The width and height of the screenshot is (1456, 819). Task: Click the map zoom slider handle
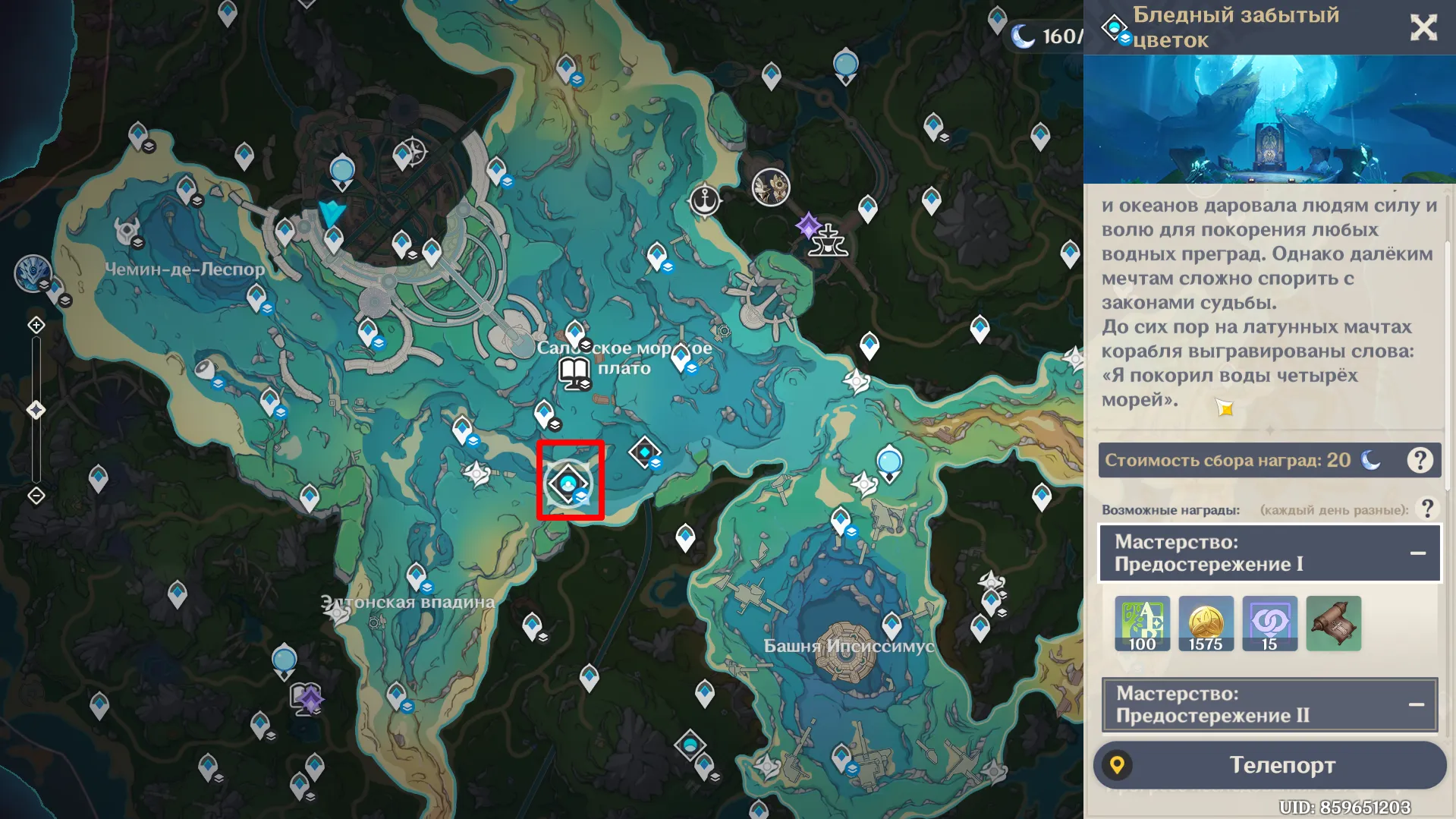(x=36, y=411)
